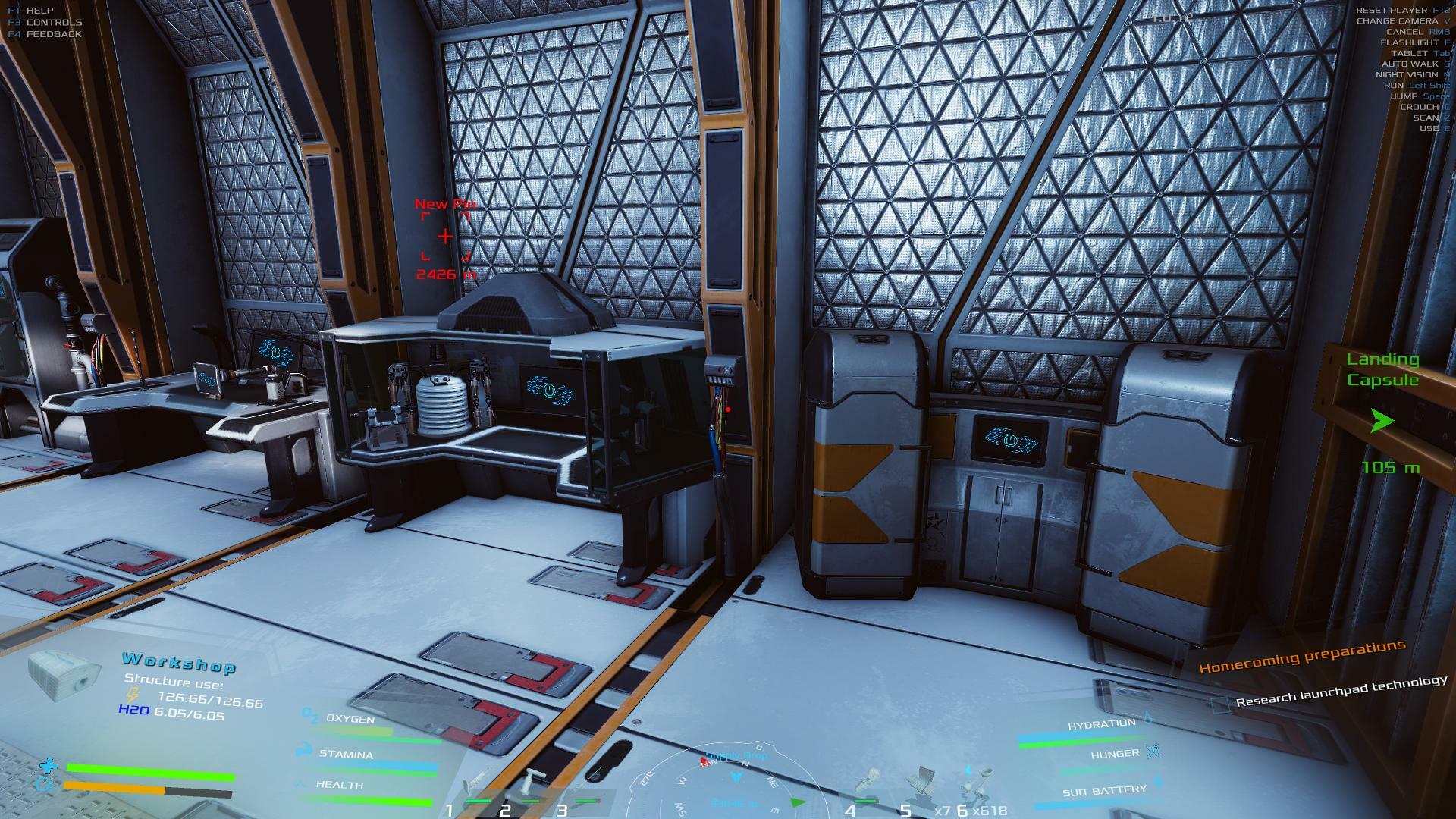Image resolution: width=1456 pixels, height=819 pixels.
Task: Click the Landing Capsule waypoint marker
Action: tap(1382, 420)
